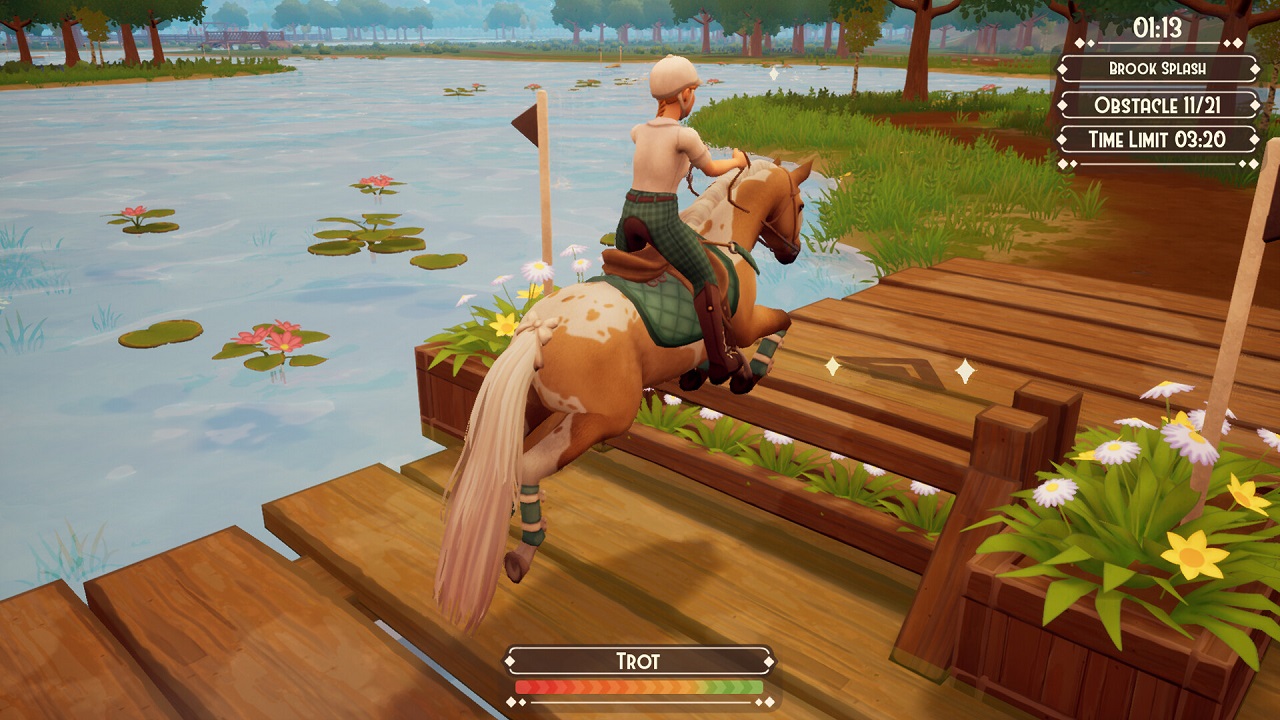Click the diamond ornament left of the Trot label
The image size is (1280, 720).
pyautogui.click(x=510, y=660)
